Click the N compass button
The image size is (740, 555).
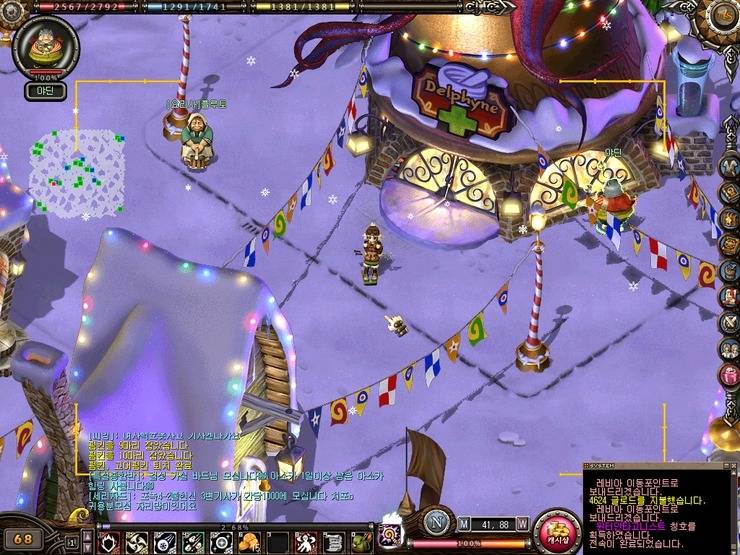pyautogui.click(x=435, y=522)
